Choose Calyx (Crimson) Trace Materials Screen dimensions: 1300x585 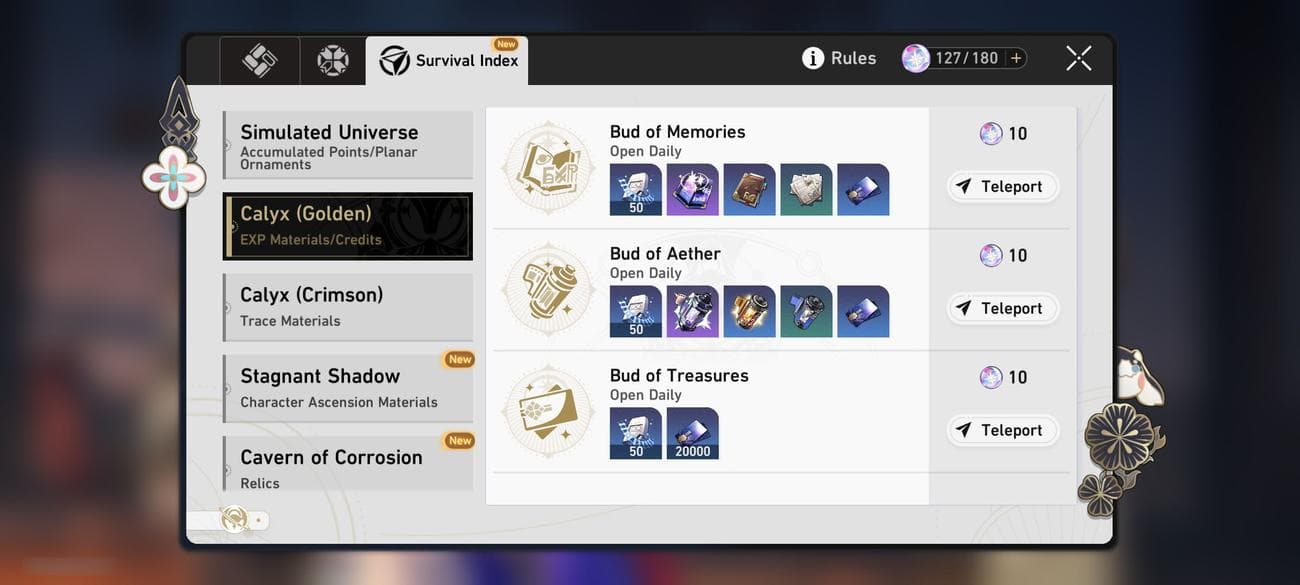coord(347,307)
